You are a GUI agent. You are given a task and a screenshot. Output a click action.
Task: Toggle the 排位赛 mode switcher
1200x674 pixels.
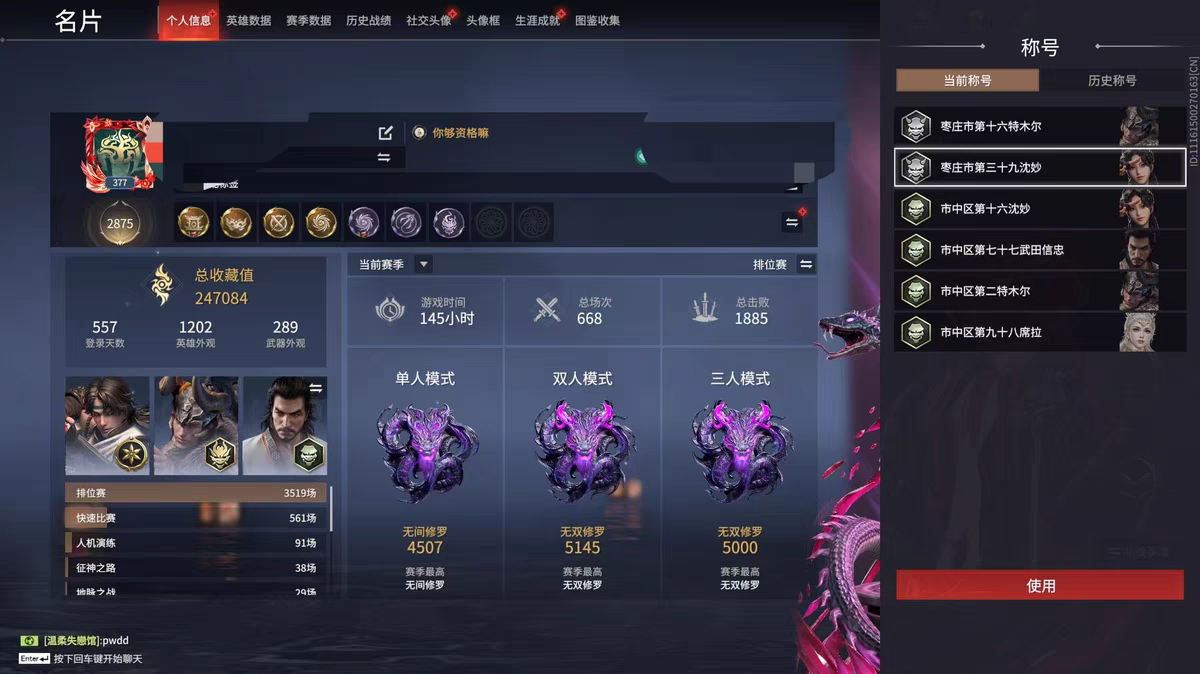806,264
